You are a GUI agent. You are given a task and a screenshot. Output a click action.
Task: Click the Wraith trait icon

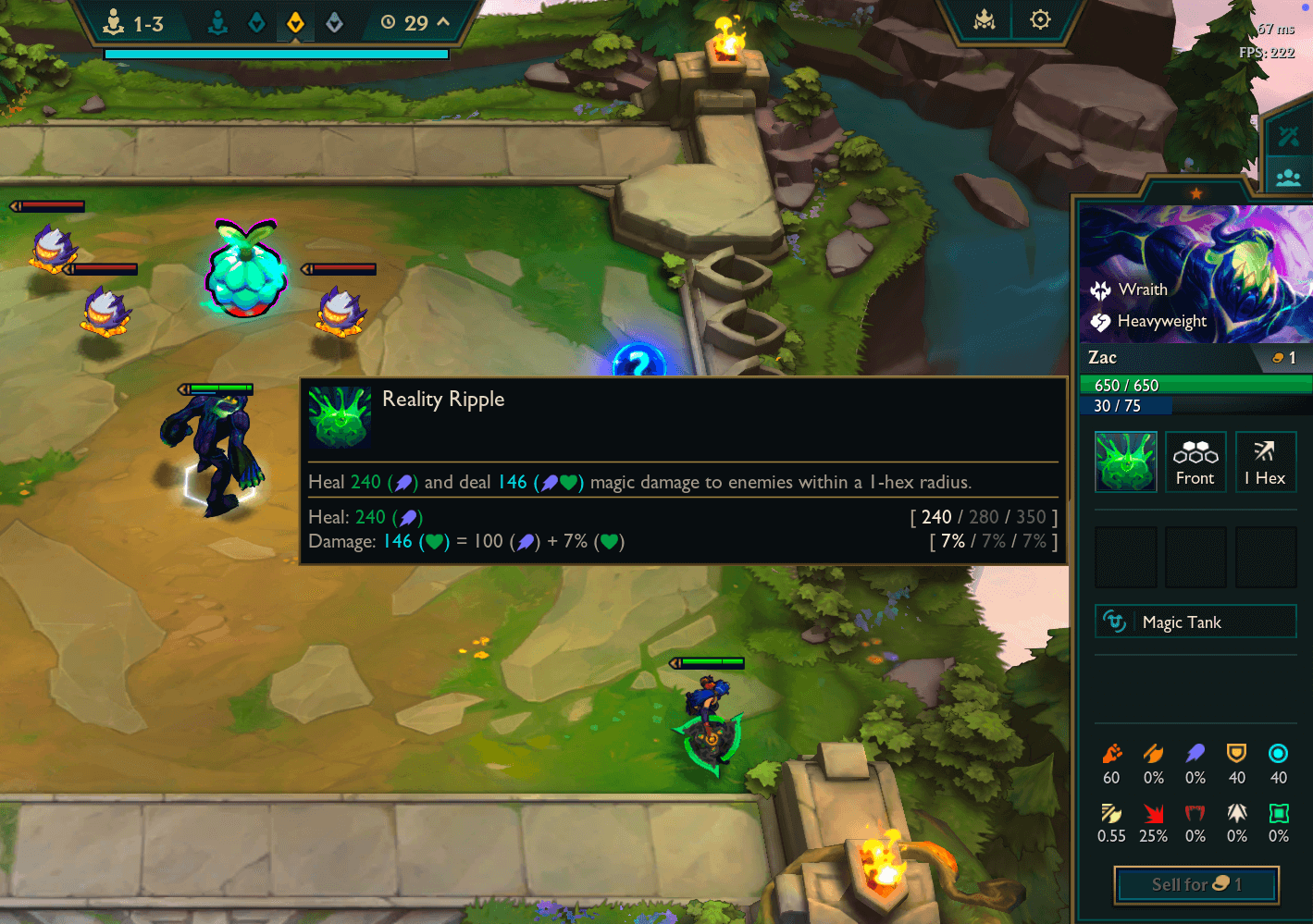(x=1100, y=289)
